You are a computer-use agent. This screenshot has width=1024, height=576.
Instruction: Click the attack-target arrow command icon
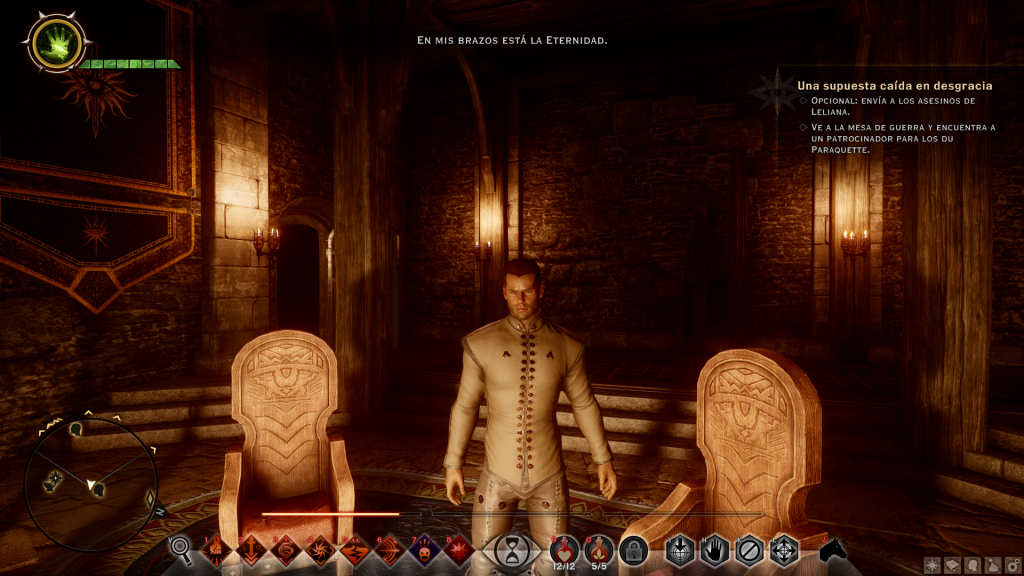tap(680, 549)
